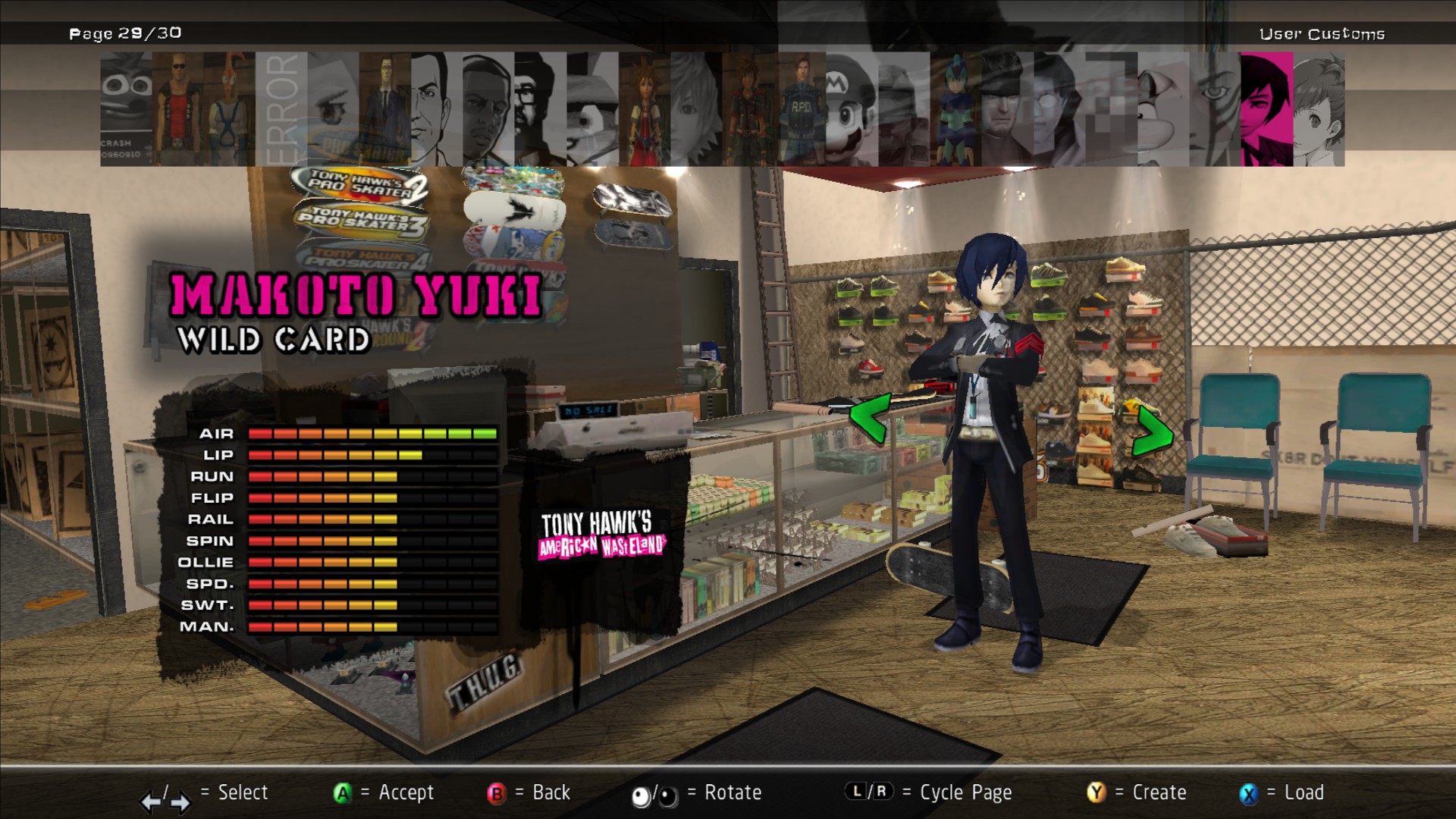Image resolution: width=1456 pixels, height=819 pixels.
Task: Choose the Duke Nukem character thumbnail
Action: point(177,109)
